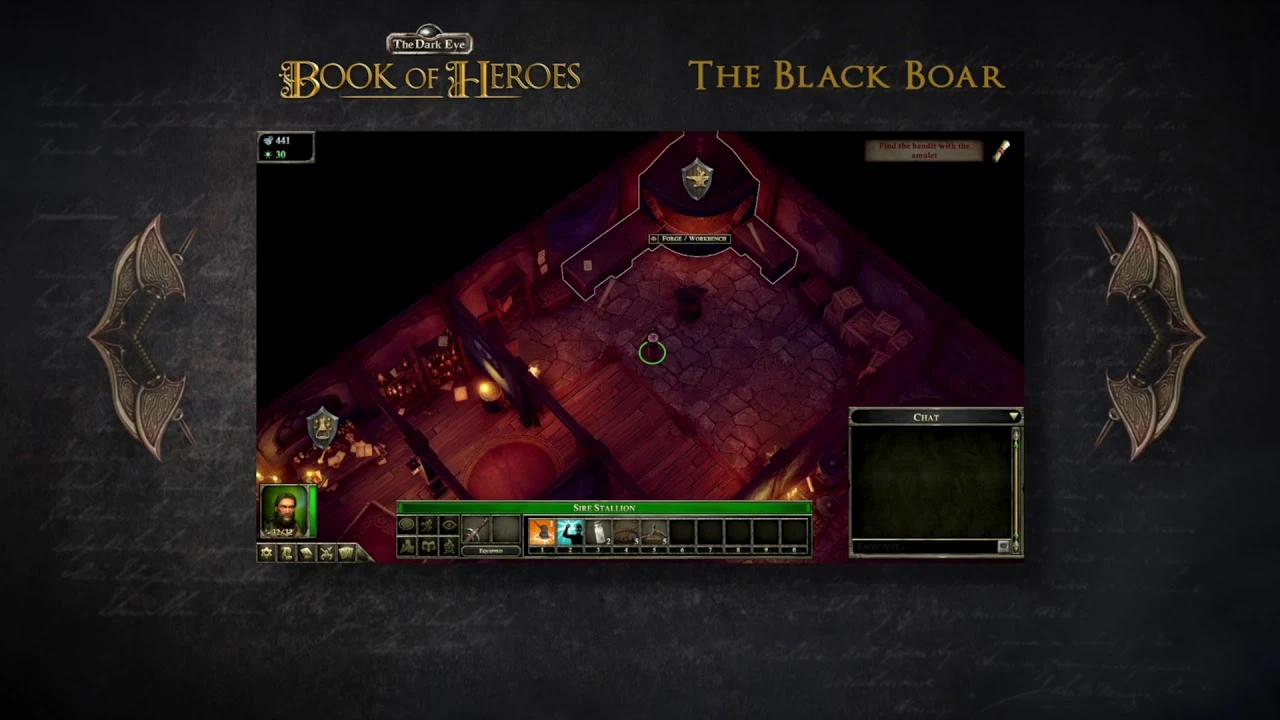
Task: Select the speech bubble interaction icon
Action: (408, 524)
